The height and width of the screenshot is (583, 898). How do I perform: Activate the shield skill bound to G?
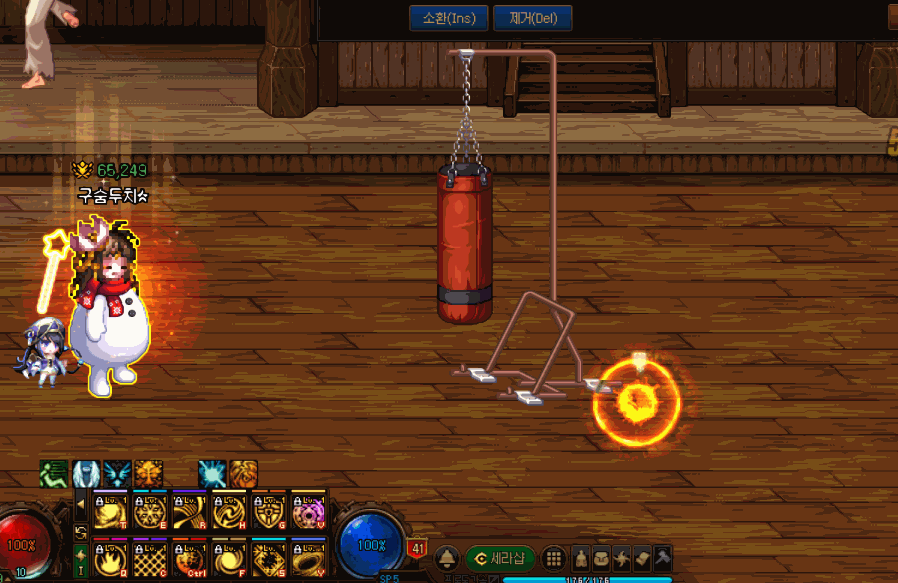pyautogui.click(x=268, y=510)
